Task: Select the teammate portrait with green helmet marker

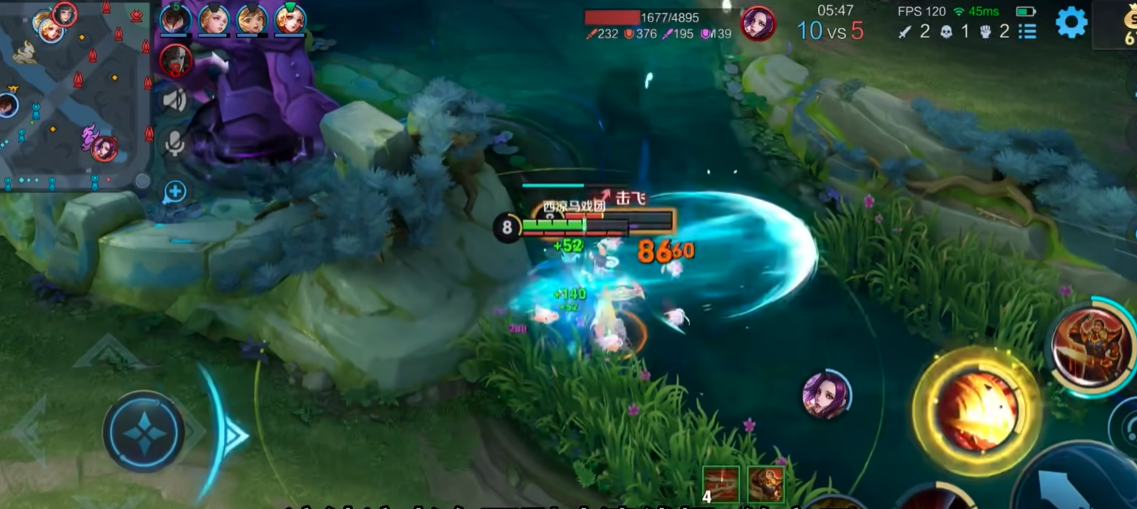Action: [290, 19]
